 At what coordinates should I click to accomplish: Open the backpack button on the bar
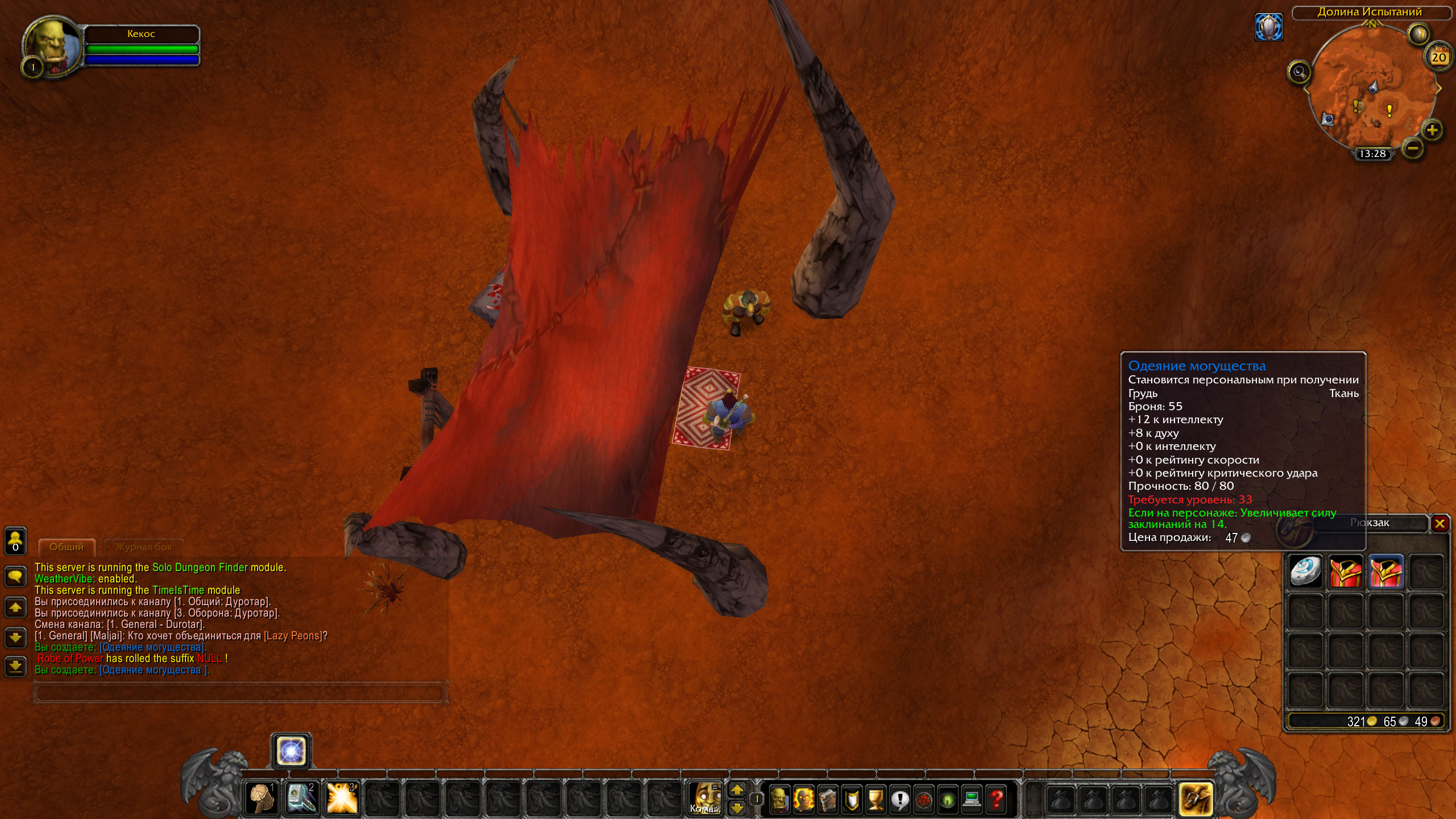[x=1196, y=799]
